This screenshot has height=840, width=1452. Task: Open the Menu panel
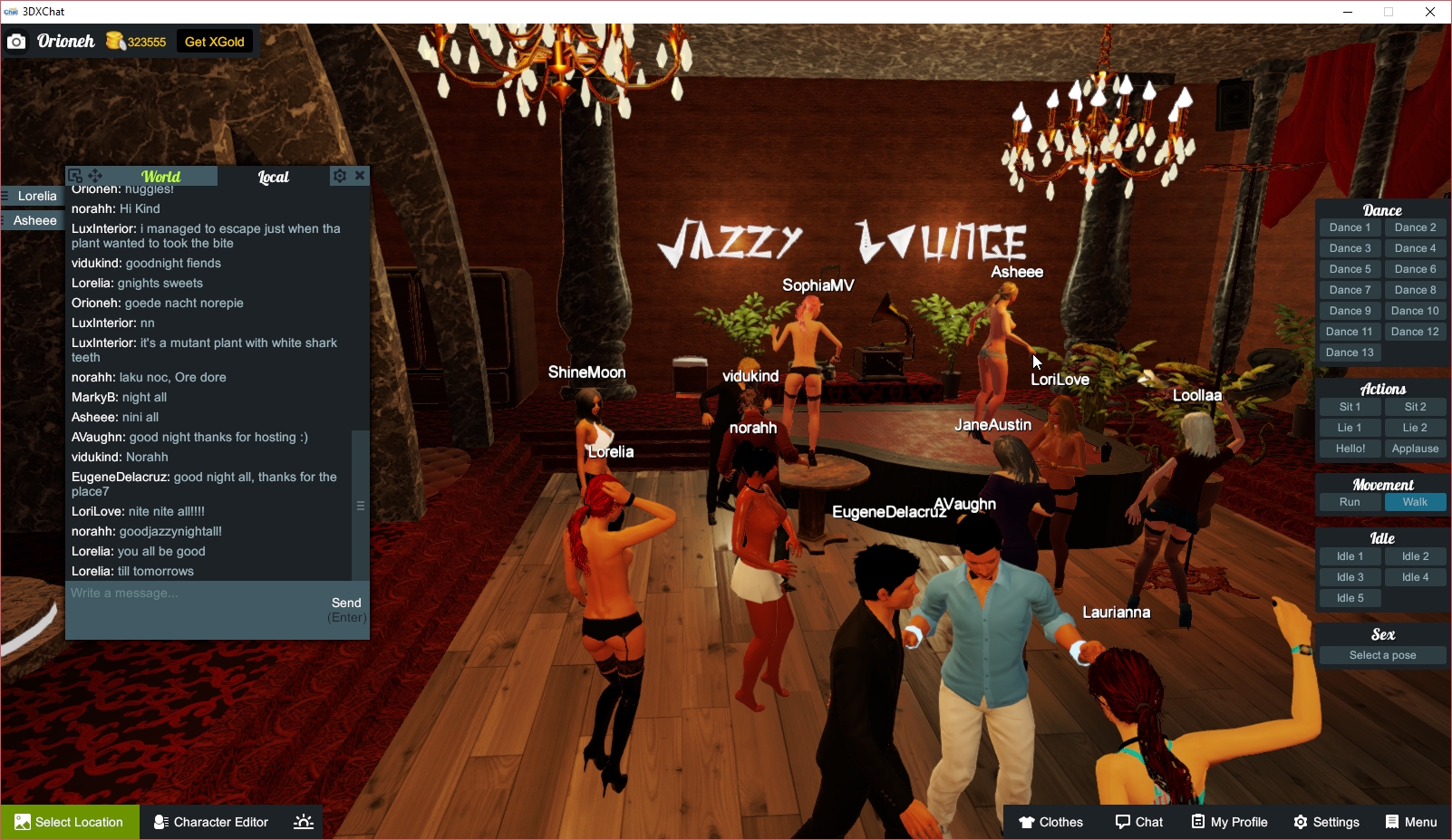1410,822
